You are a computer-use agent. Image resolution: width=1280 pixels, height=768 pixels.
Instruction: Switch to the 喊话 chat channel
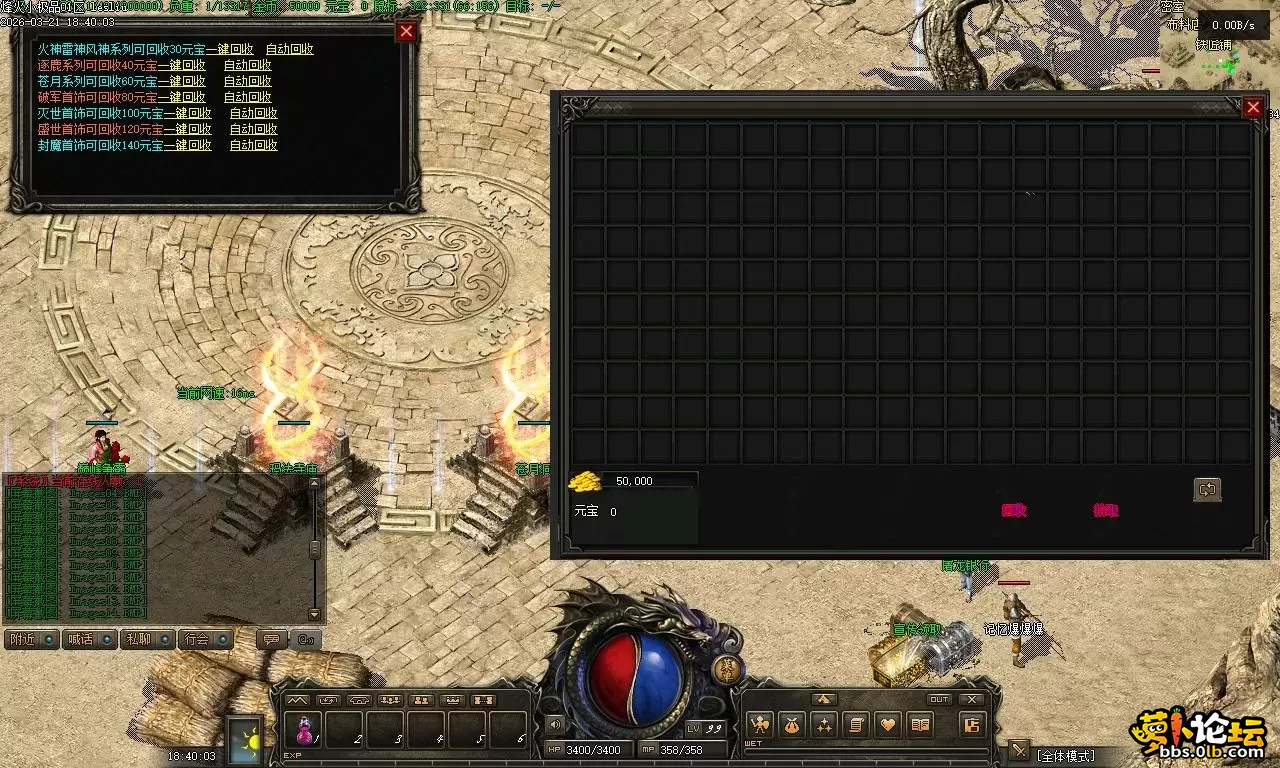89,639
